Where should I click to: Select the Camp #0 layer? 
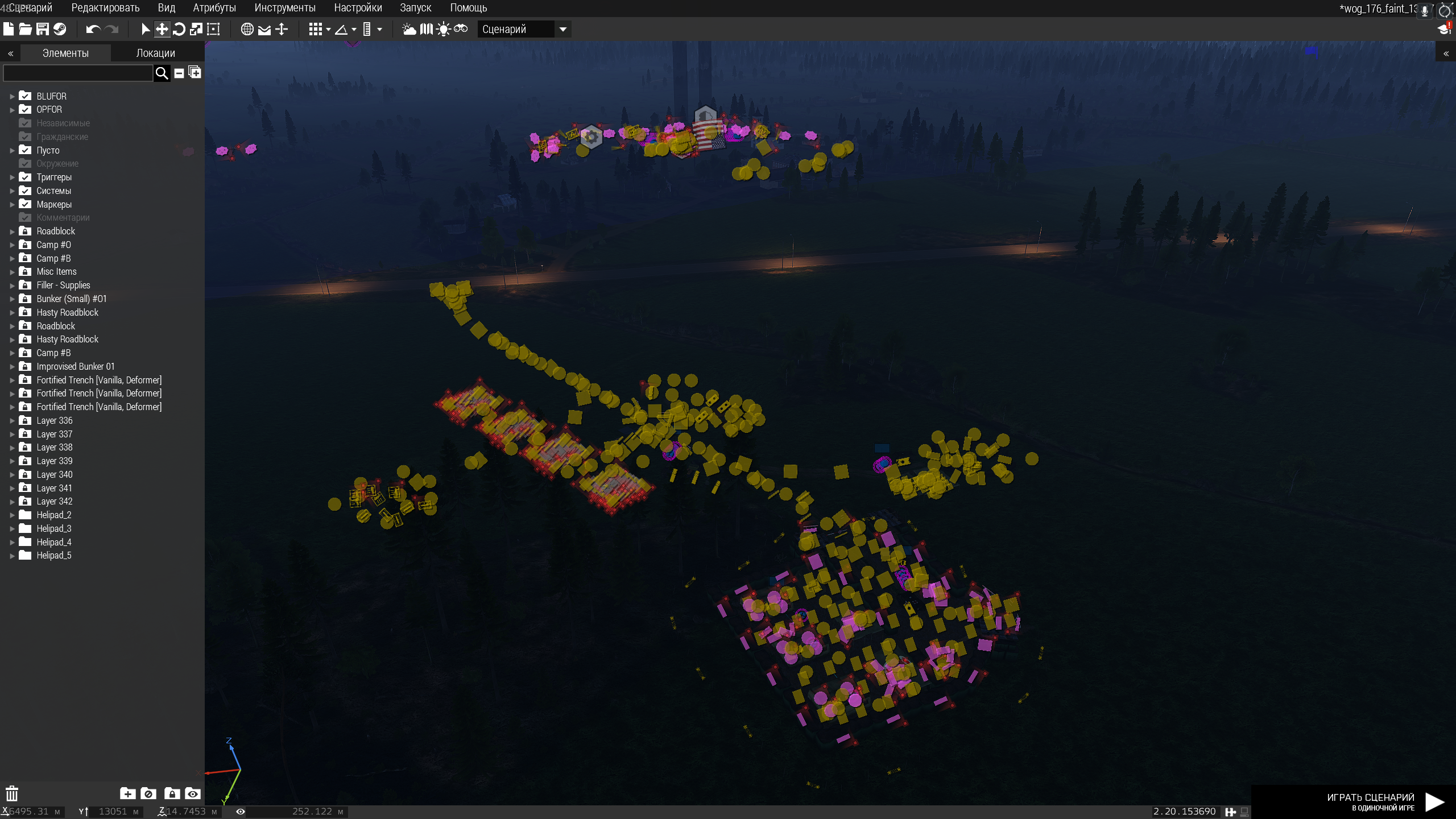[x=54, y=245]
